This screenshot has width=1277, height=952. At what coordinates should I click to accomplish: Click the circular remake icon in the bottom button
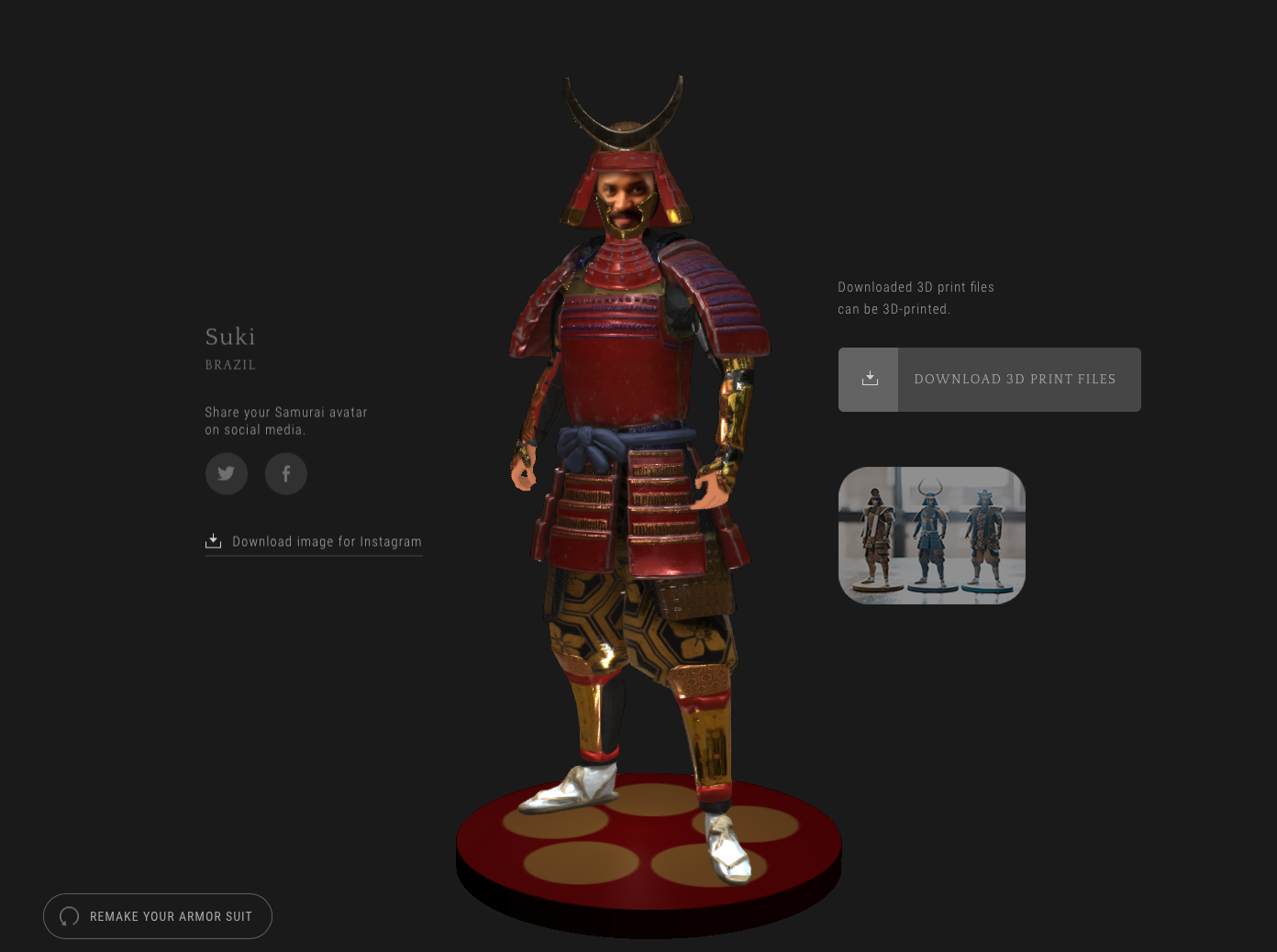[68, 916]
